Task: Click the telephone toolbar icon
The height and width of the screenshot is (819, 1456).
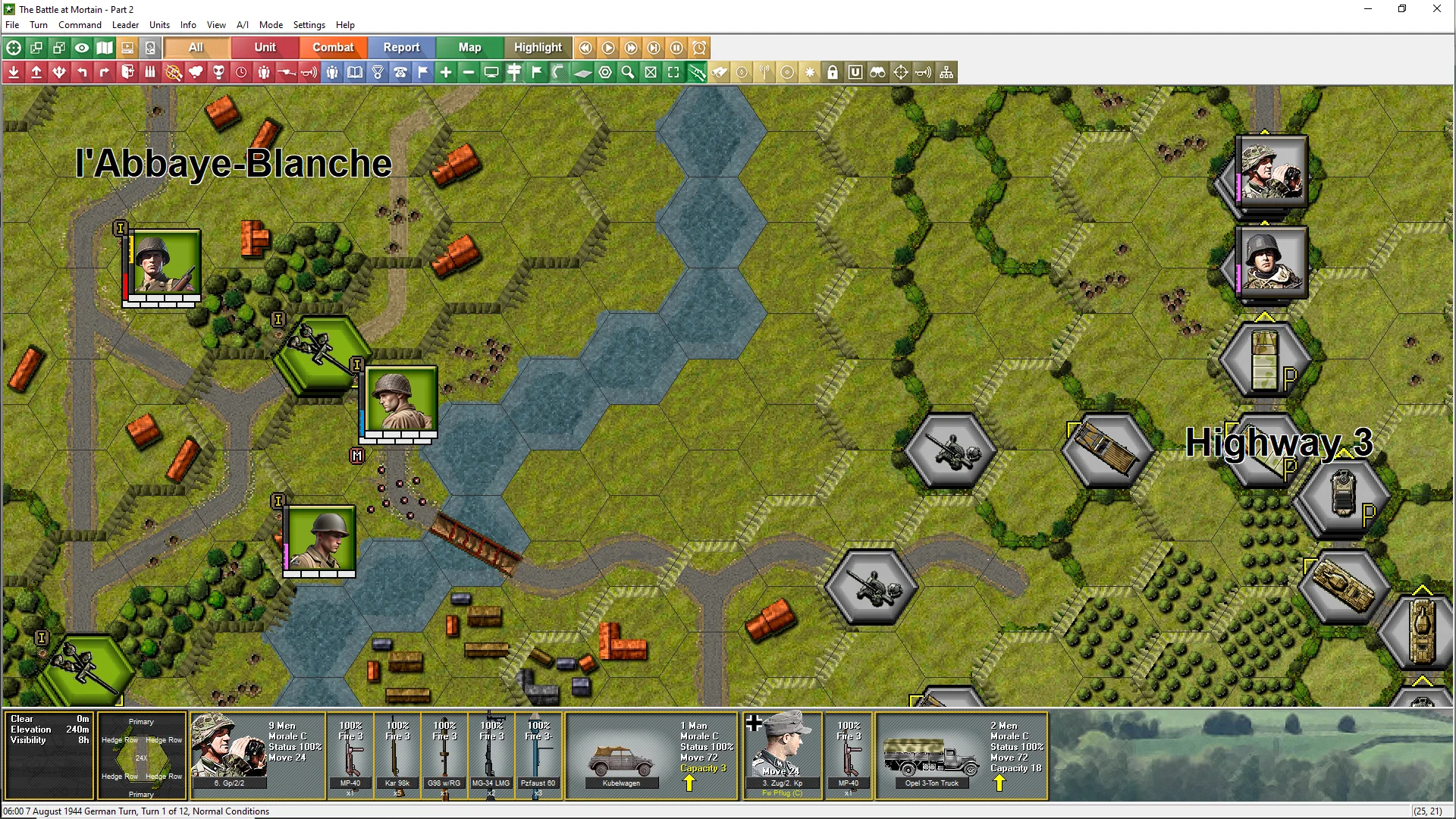Action: [400, 72]
